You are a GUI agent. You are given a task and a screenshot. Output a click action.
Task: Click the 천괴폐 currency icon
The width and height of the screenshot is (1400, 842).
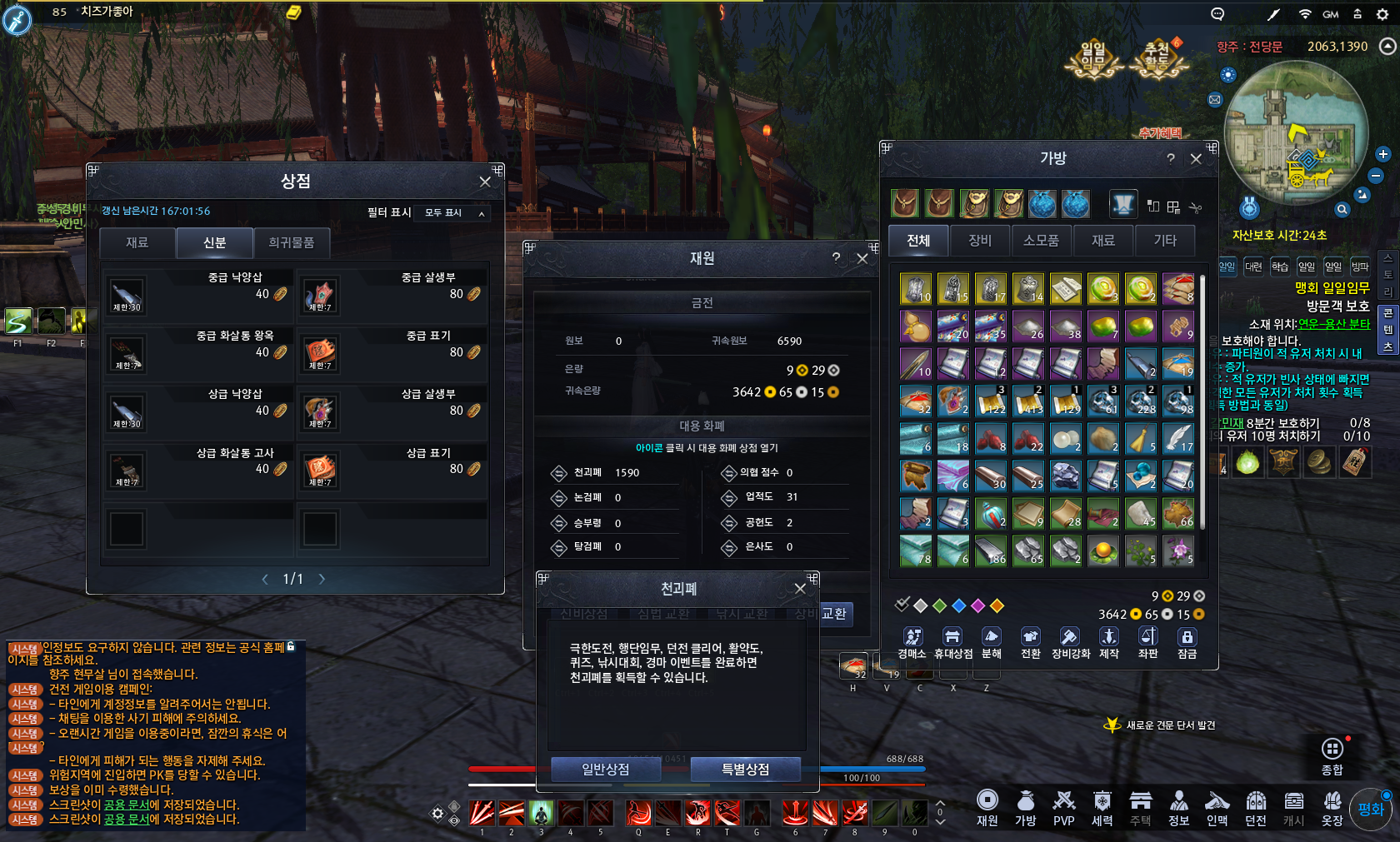pyautogui.click(x=558, y=473)
